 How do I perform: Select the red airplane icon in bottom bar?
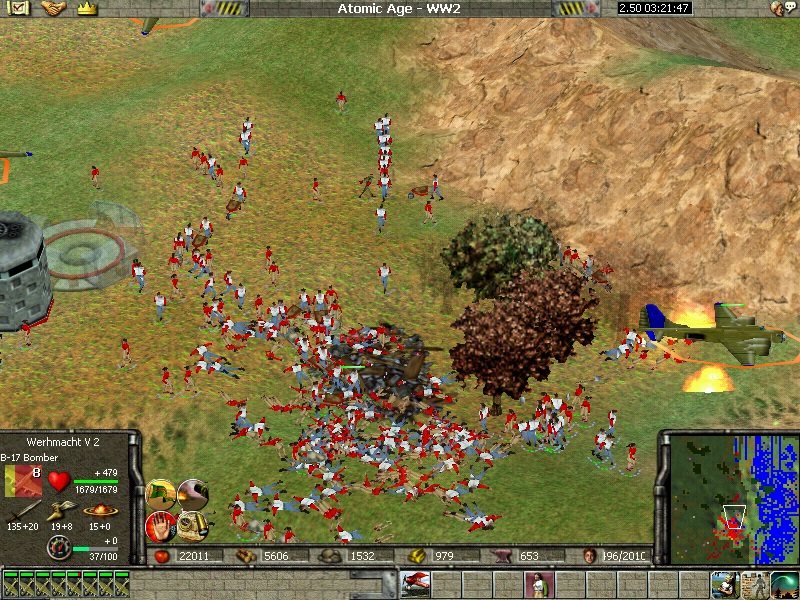point(416,582)
